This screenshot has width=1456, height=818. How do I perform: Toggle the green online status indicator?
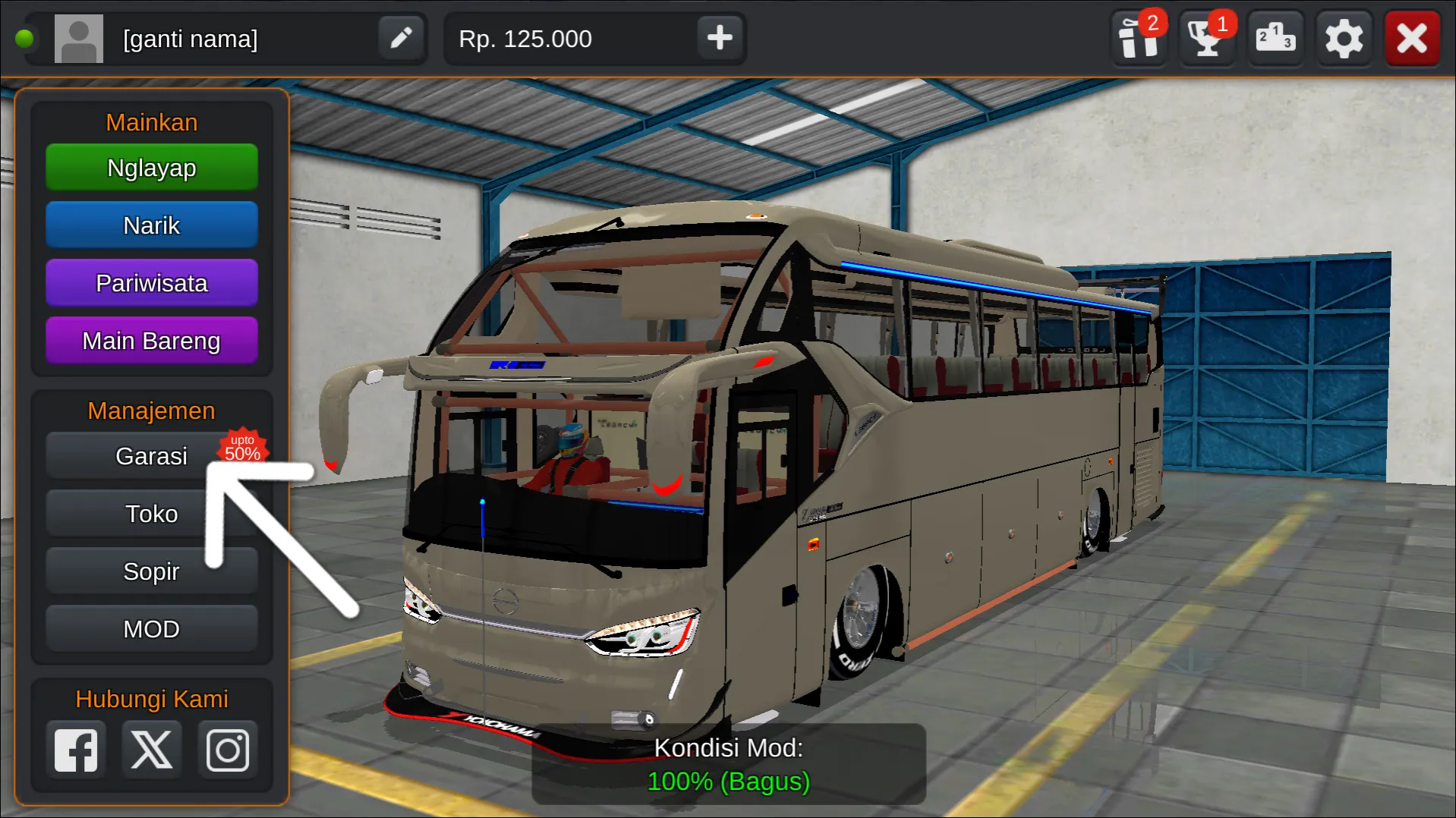click(x=27, y=36)
